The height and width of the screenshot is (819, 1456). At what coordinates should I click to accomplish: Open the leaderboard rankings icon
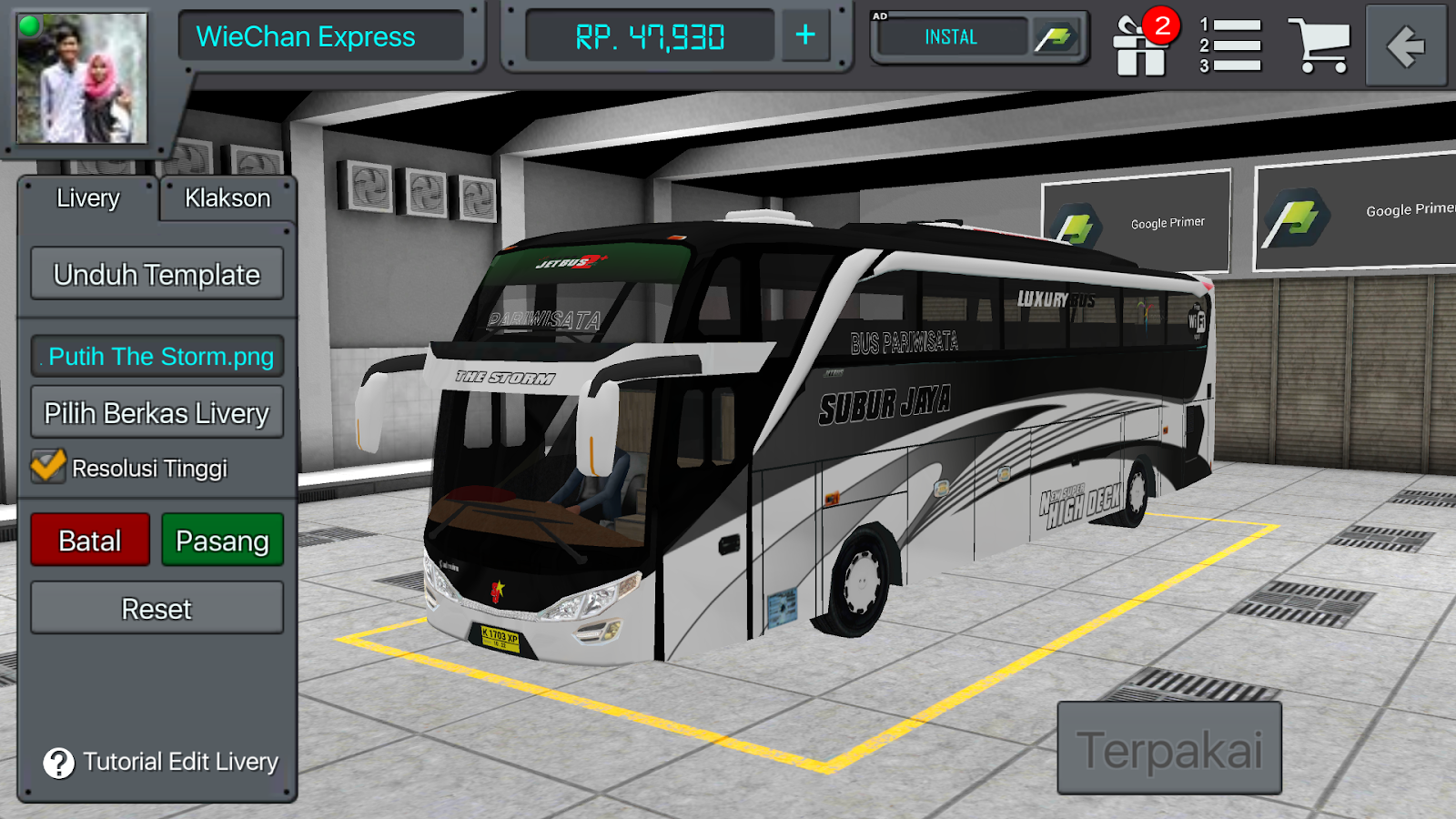(1230, 45)
